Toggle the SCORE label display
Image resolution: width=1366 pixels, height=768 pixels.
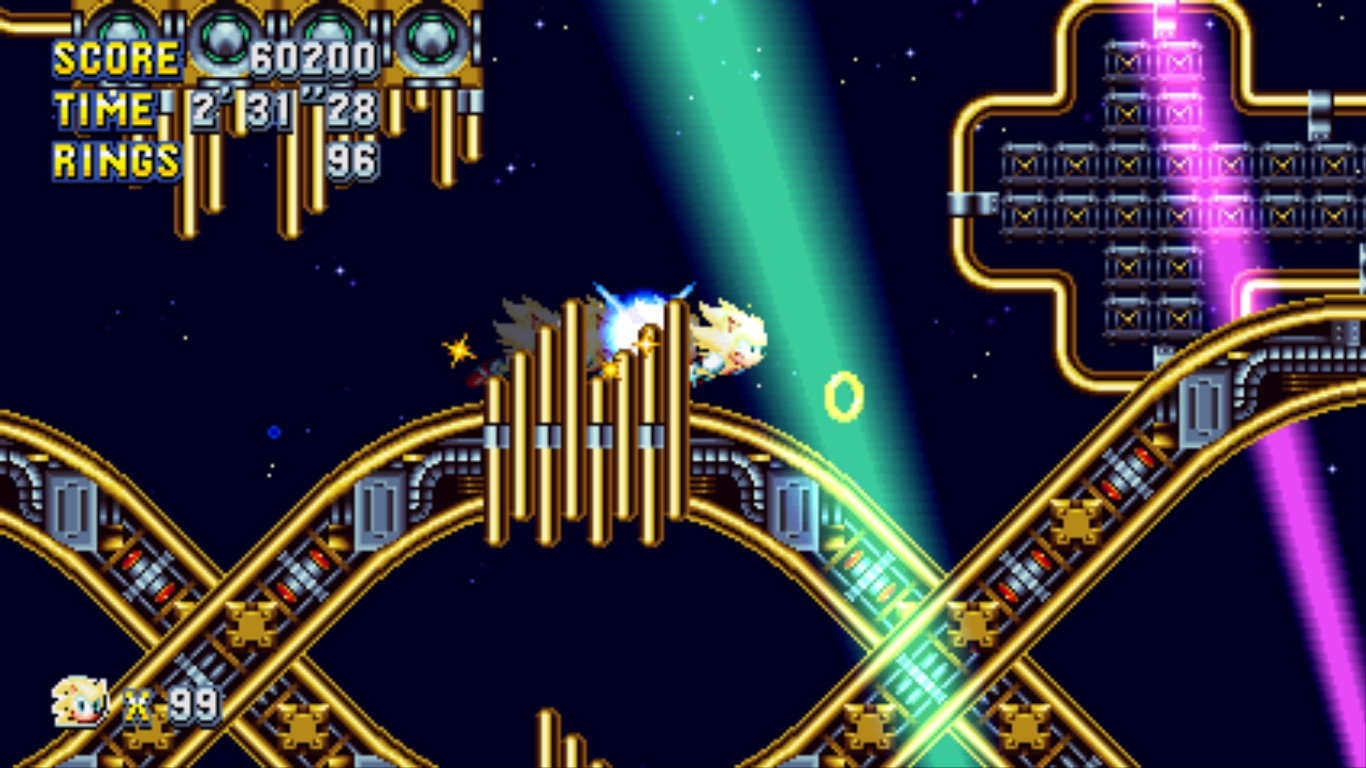click(113, 57)
